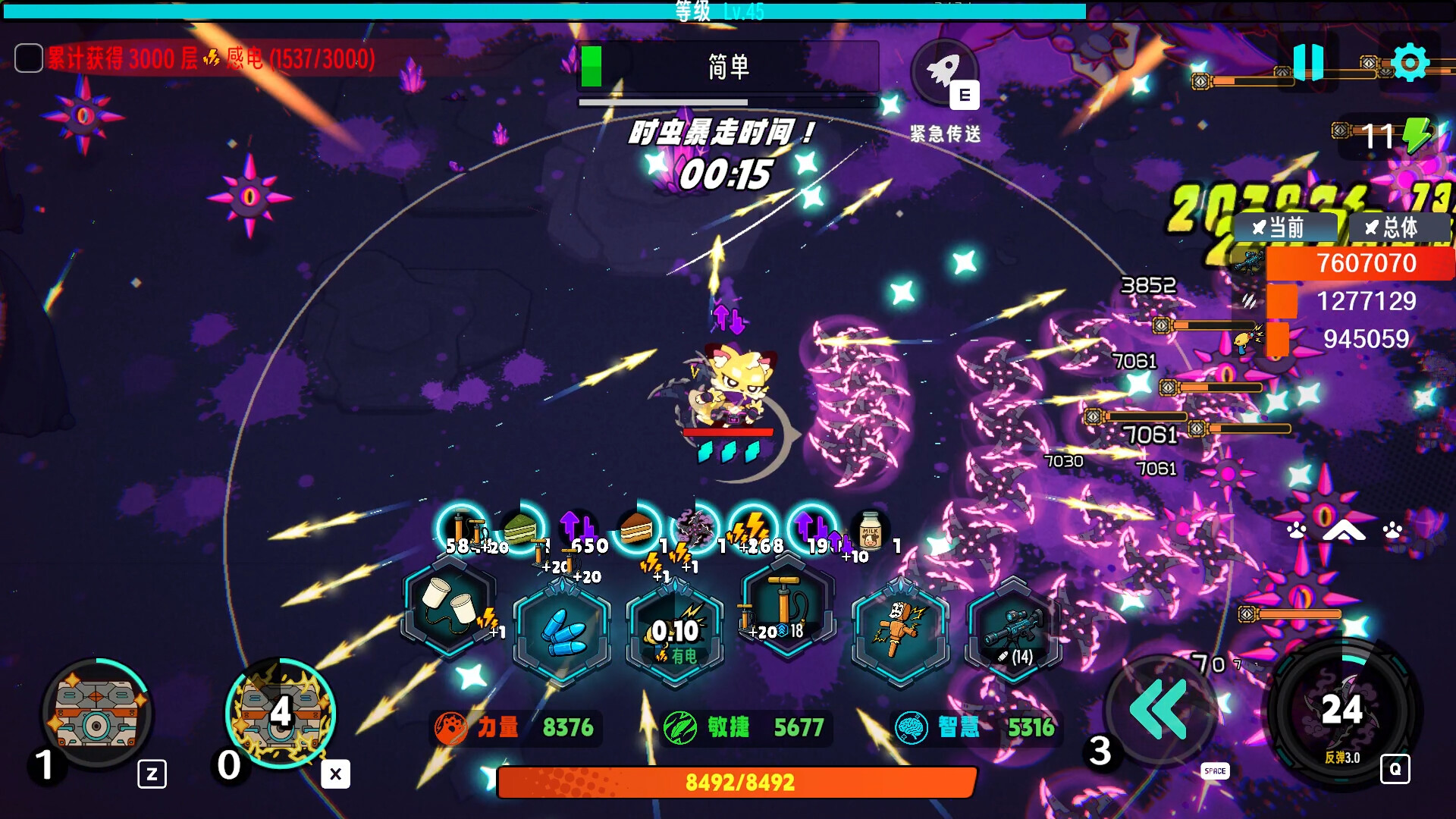This screenshot has height=819, width=1456.
Task: Click the green matcha cake item icon
Action: pyautogui.click(x=520, y=529)
